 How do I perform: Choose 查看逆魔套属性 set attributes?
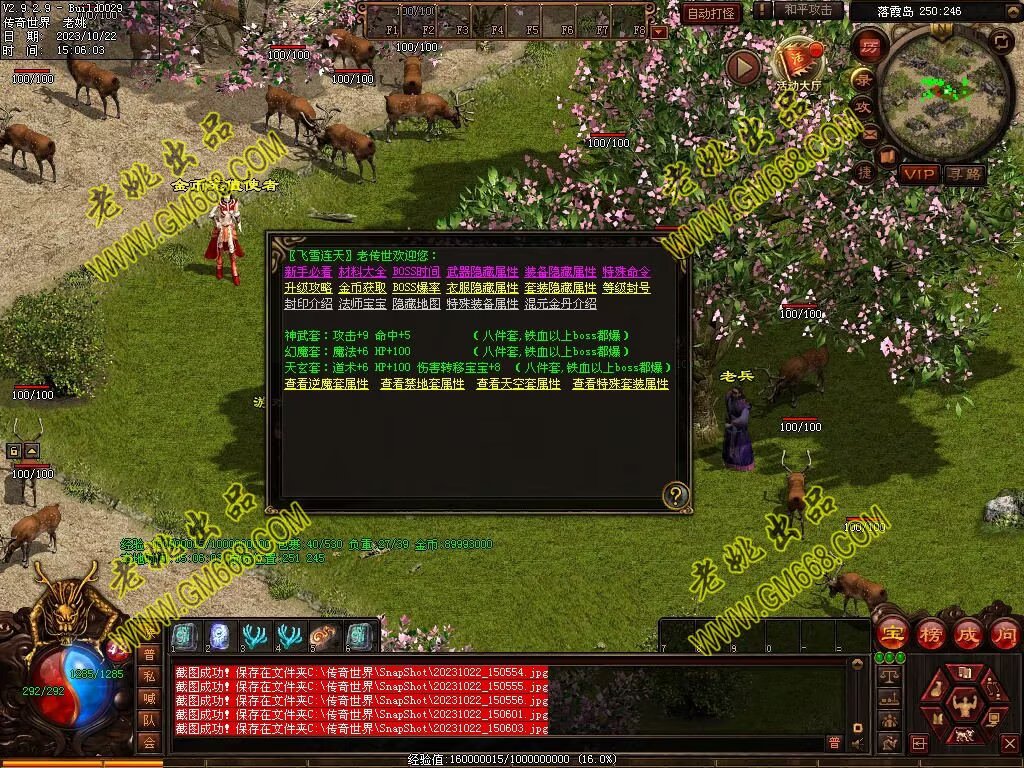tap(326, 384)
